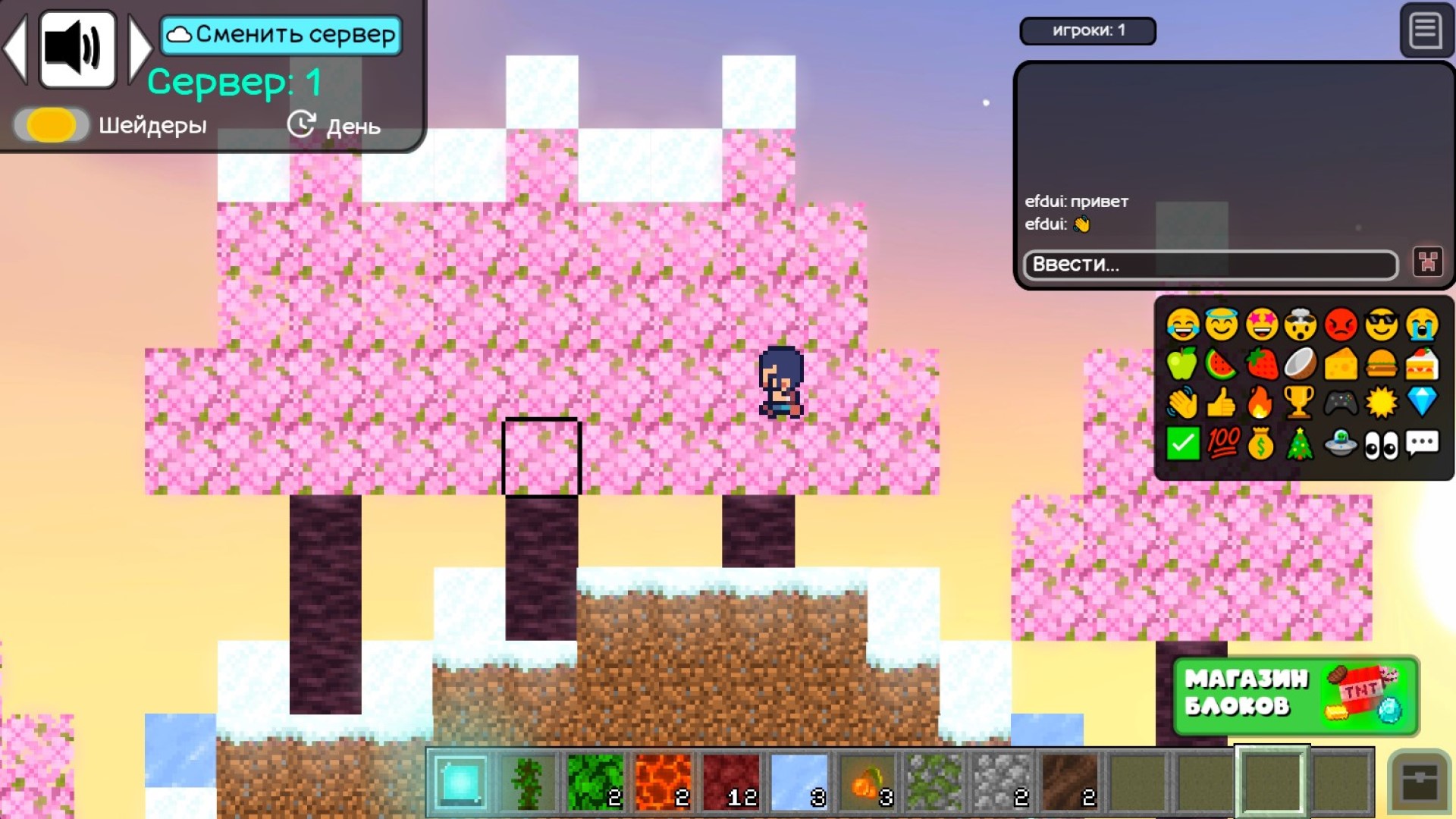Image resolution: width=1456 pixels, height=819 pixels.
Task: Open the menu via hamburger icon top right
Action: [x=1425, y=31]
